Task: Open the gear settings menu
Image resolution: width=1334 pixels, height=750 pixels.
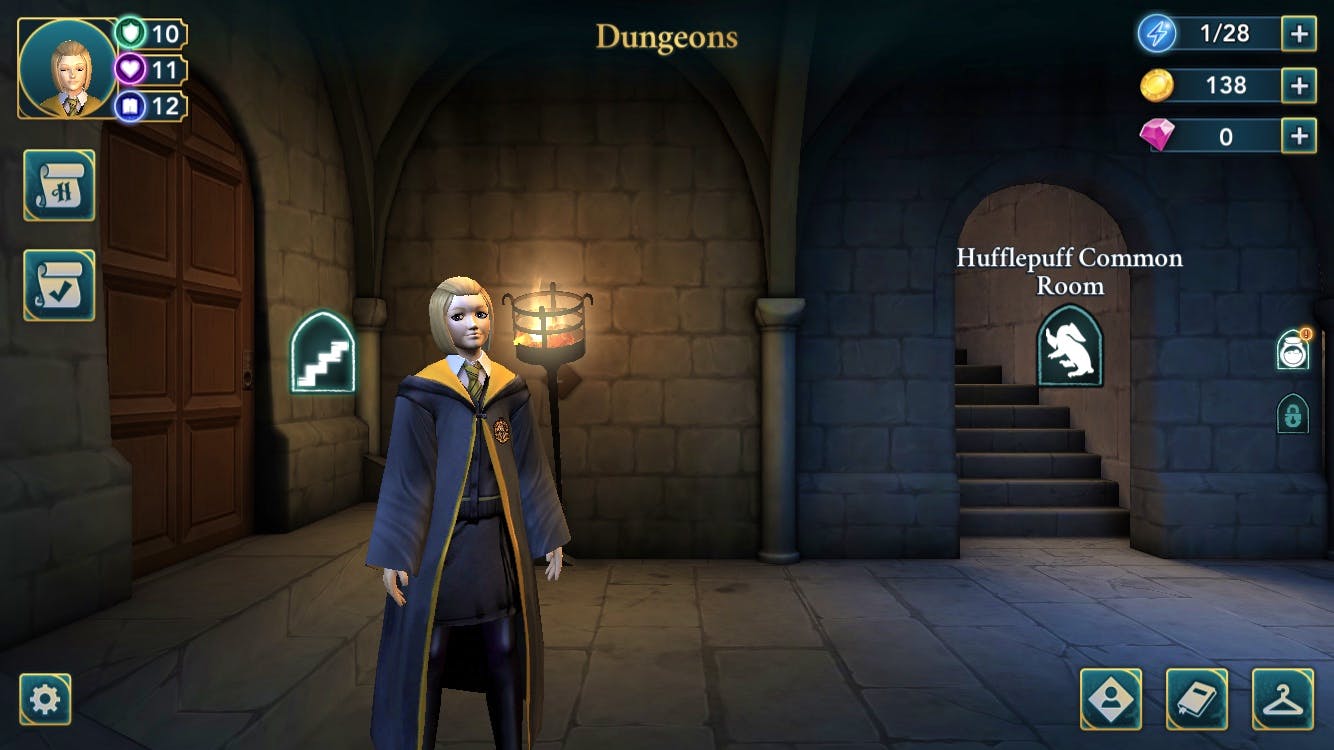Action: coord(45,699)
